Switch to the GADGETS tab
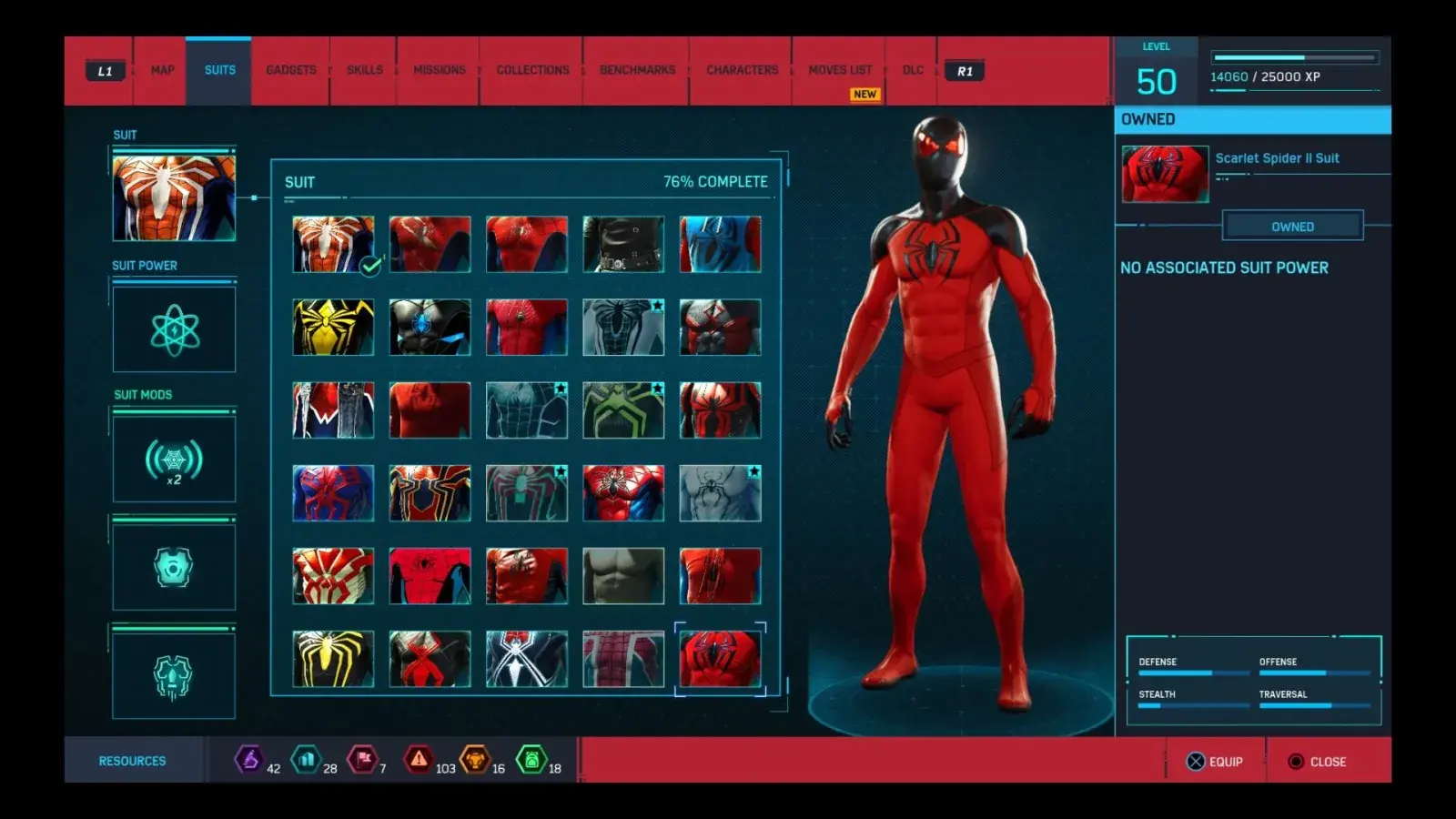Viewport: 1456px width, 819px height. coord(289,69)
